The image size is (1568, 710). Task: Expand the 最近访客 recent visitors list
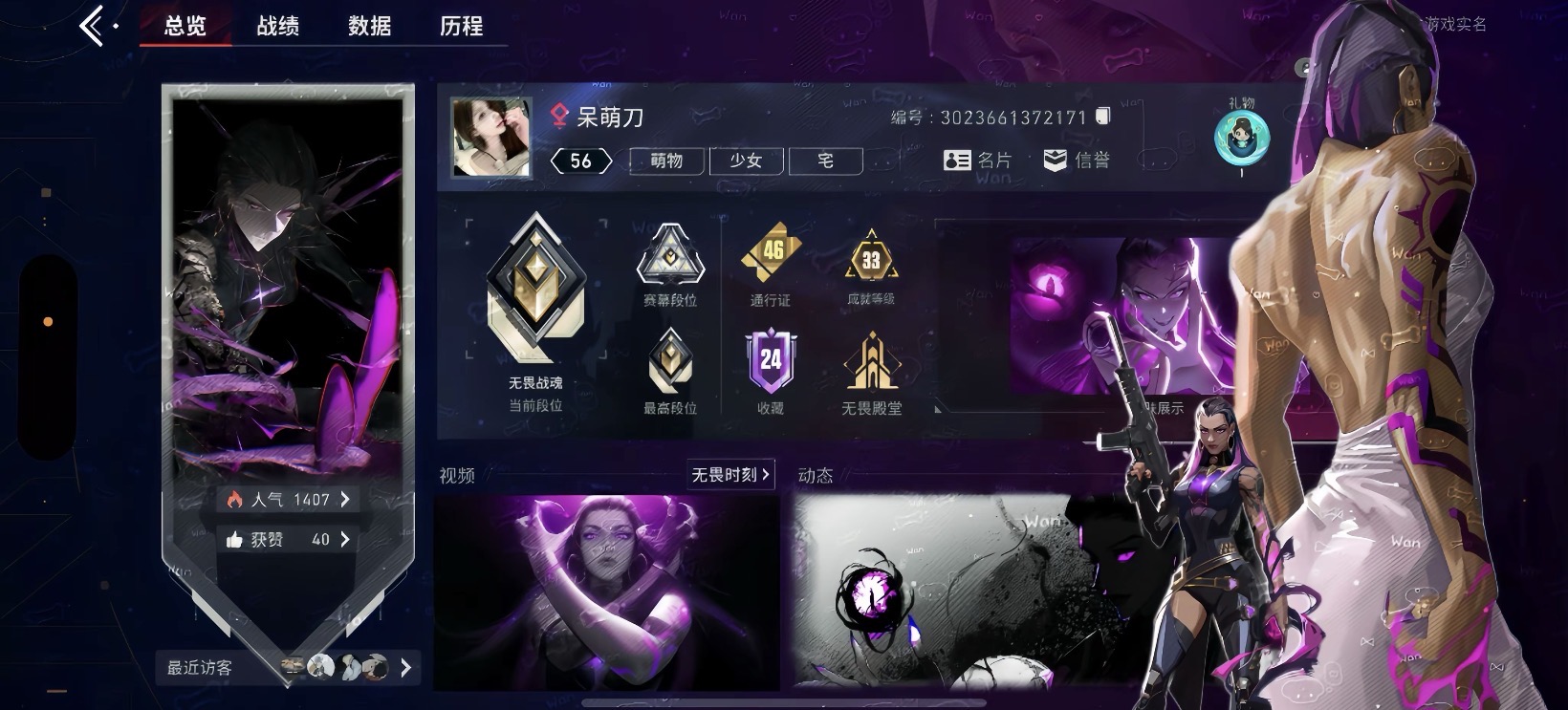[x=405, y=668]
